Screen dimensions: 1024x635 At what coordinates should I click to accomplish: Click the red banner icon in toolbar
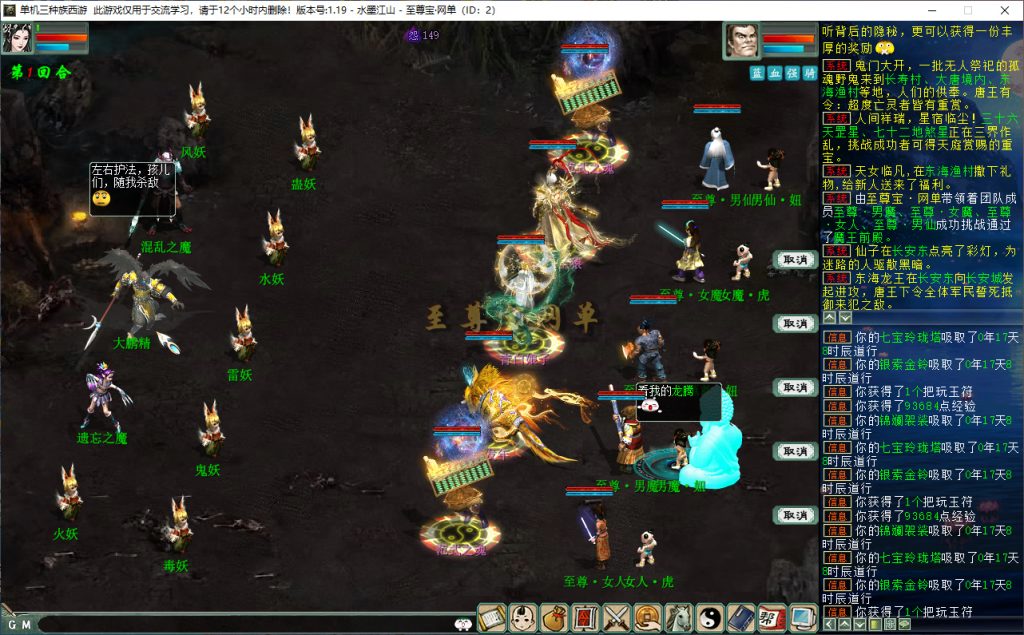[585, 618]
